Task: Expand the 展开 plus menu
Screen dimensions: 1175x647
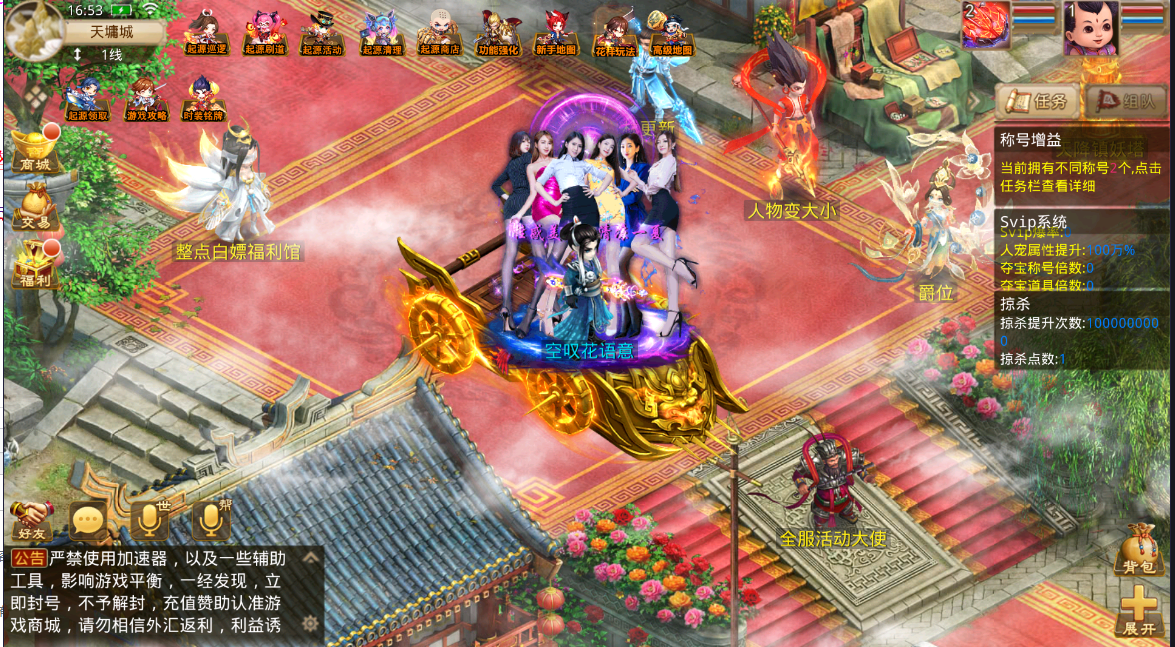Action: point(1138,611)
